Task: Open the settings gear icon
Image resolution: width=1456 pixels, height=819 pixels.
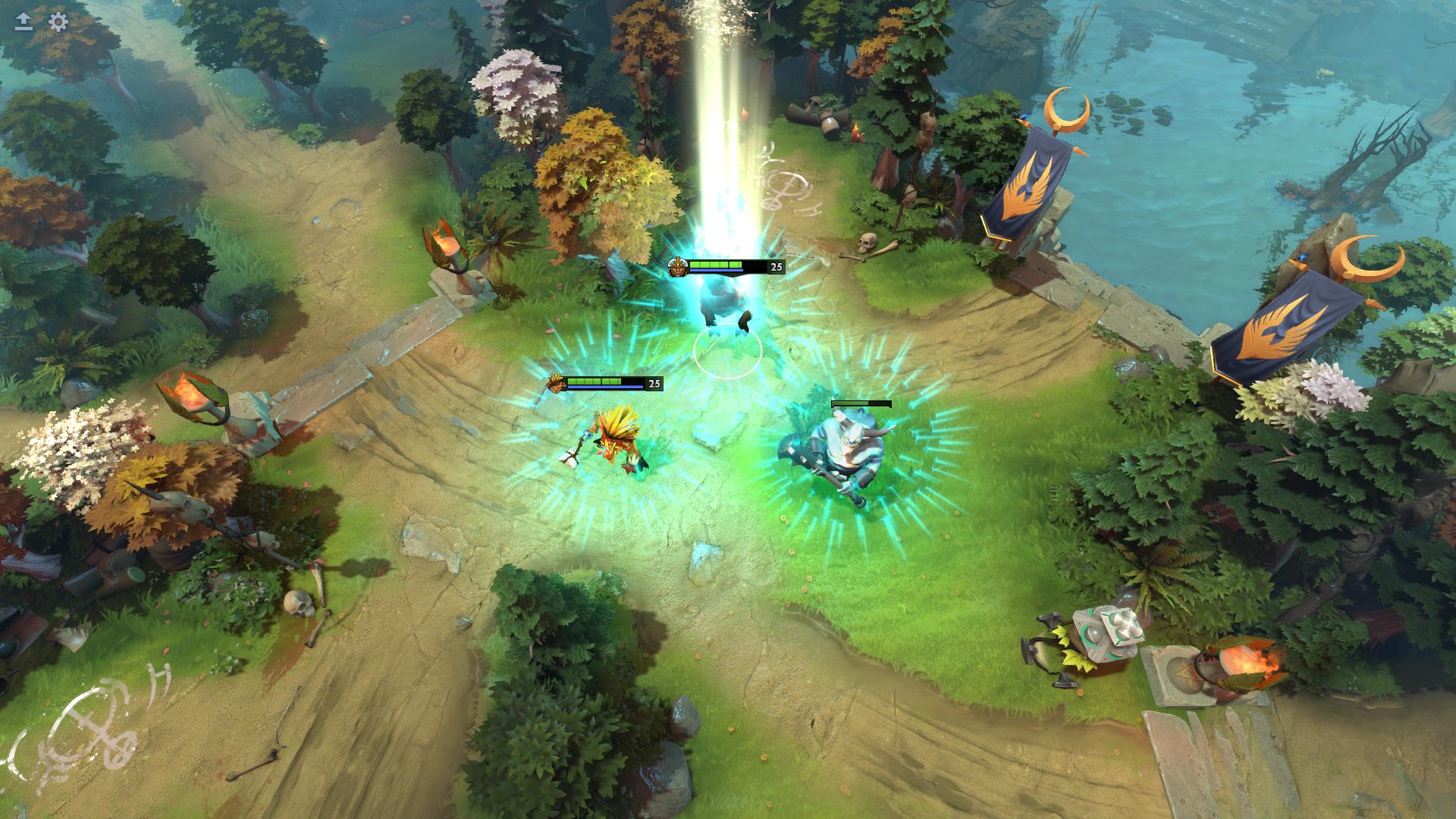Action: pos(58,22)
